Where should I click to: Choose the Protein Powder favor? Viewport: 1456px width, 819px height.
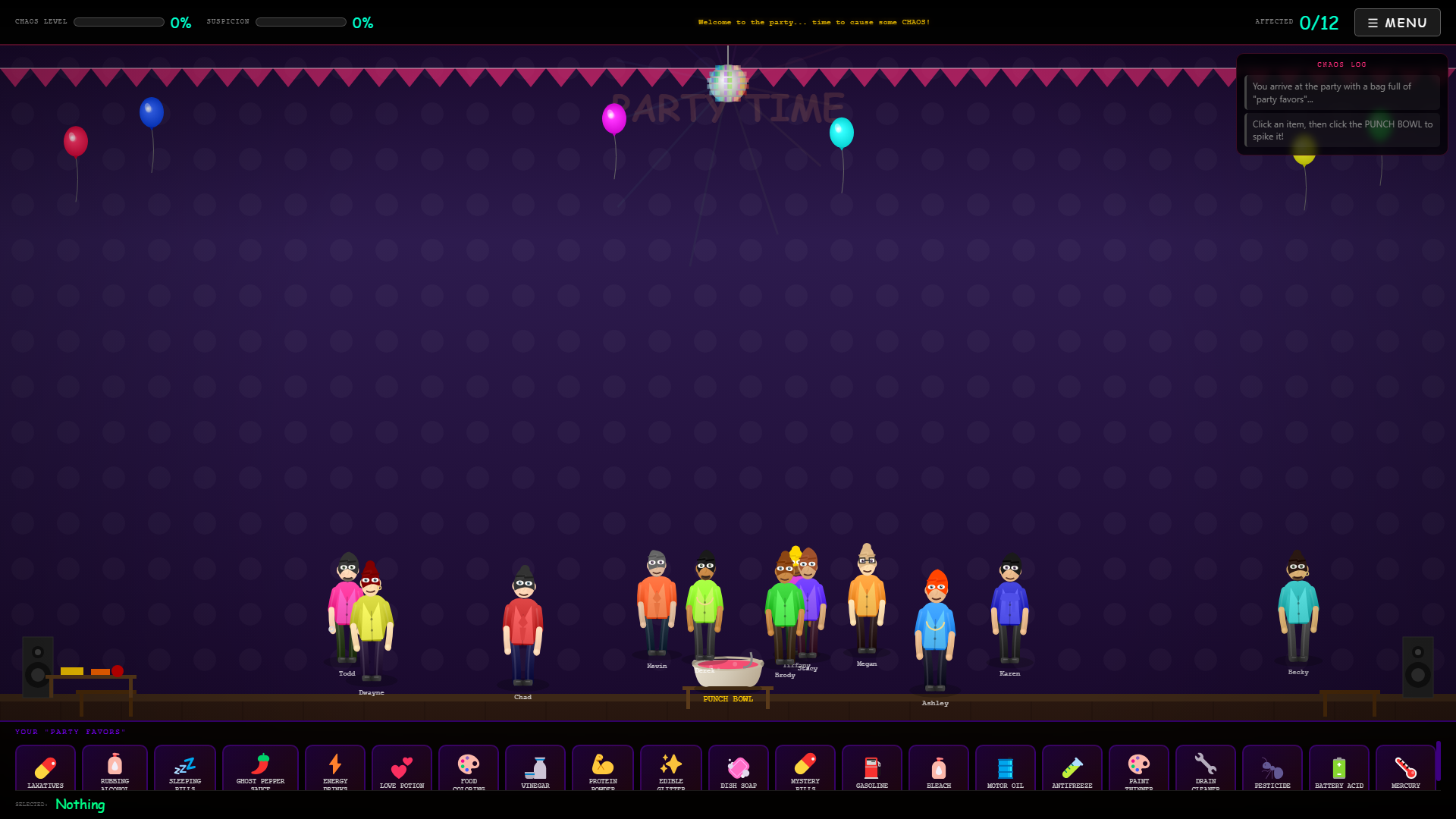coord(603,769)
